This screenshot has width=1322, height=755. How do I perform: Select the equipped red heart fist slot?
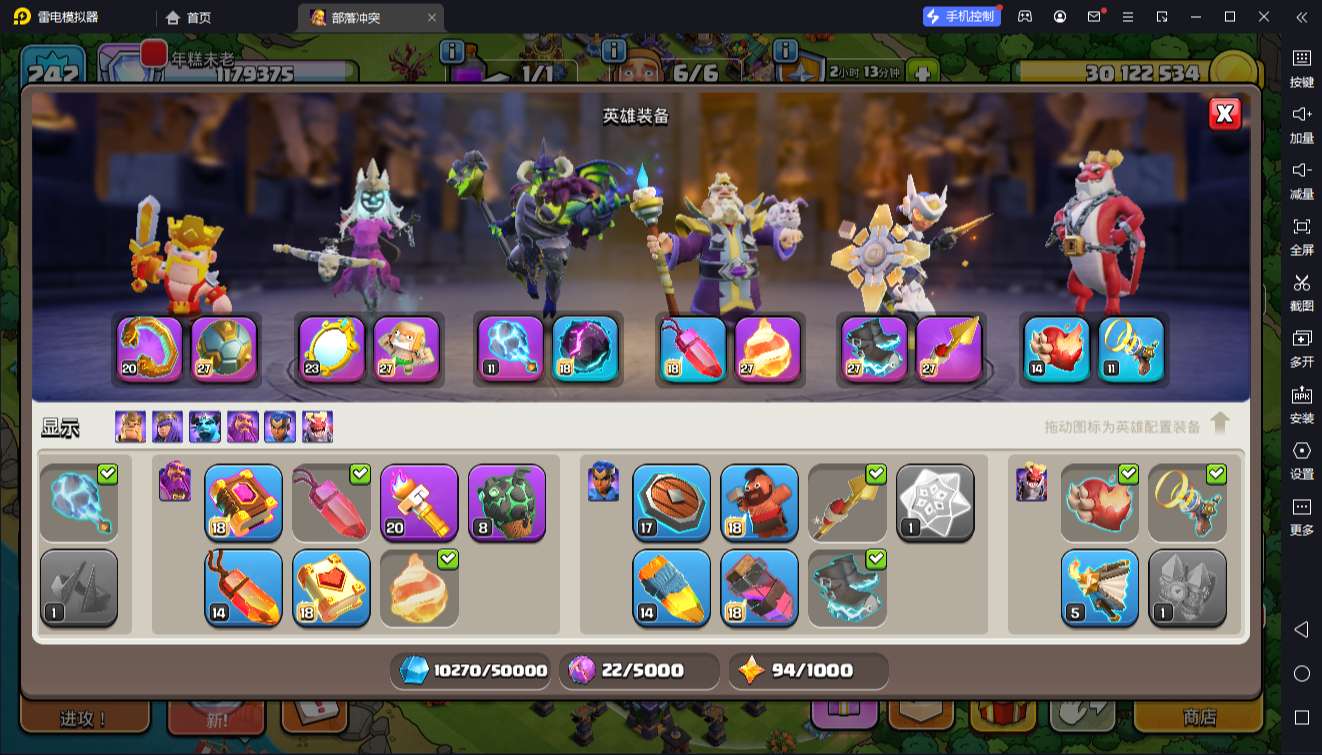pyautogui.click(x=1057, y=349)
